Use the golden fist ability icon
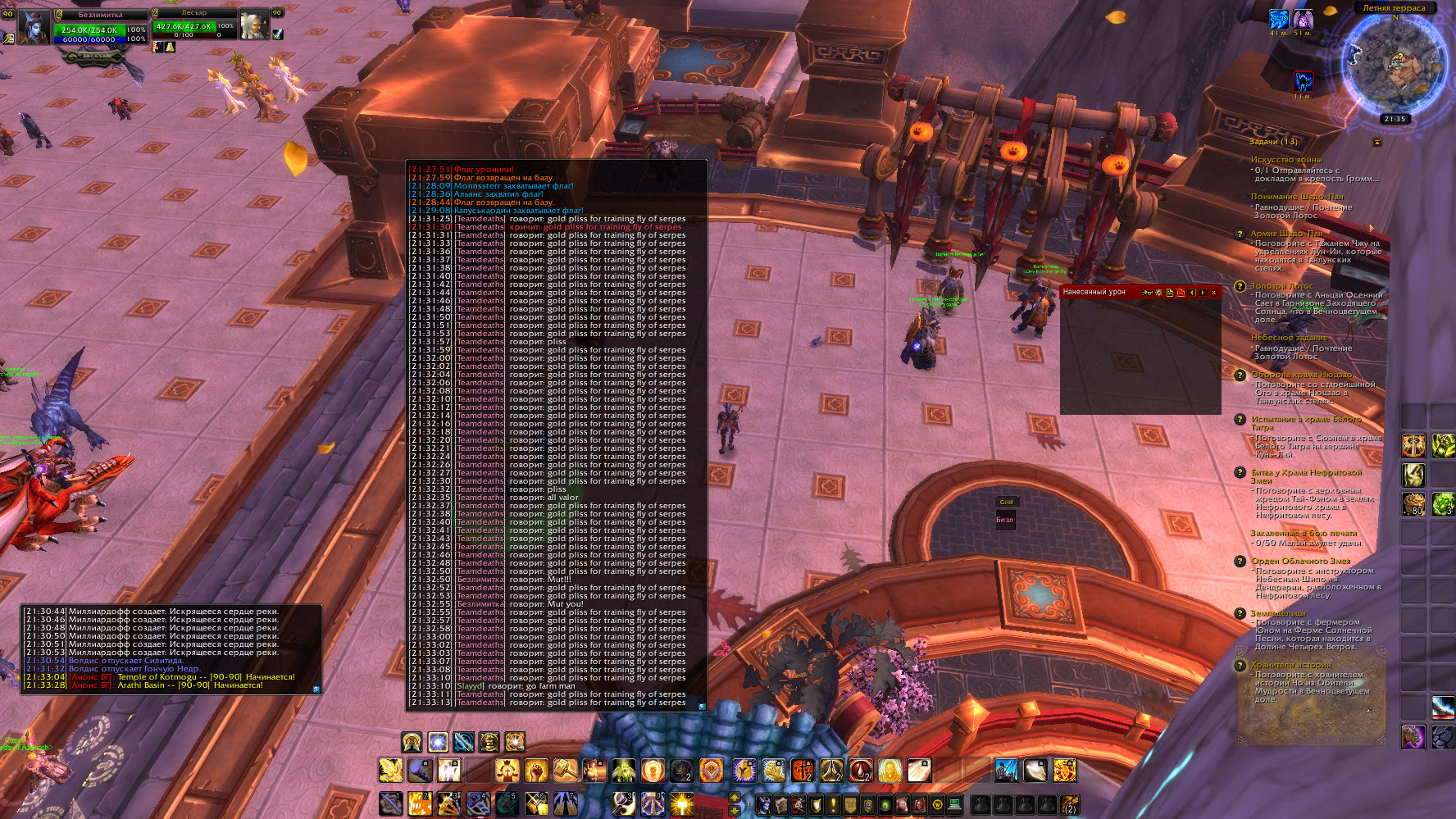The image size is (1456, 819). pos(536,771)
